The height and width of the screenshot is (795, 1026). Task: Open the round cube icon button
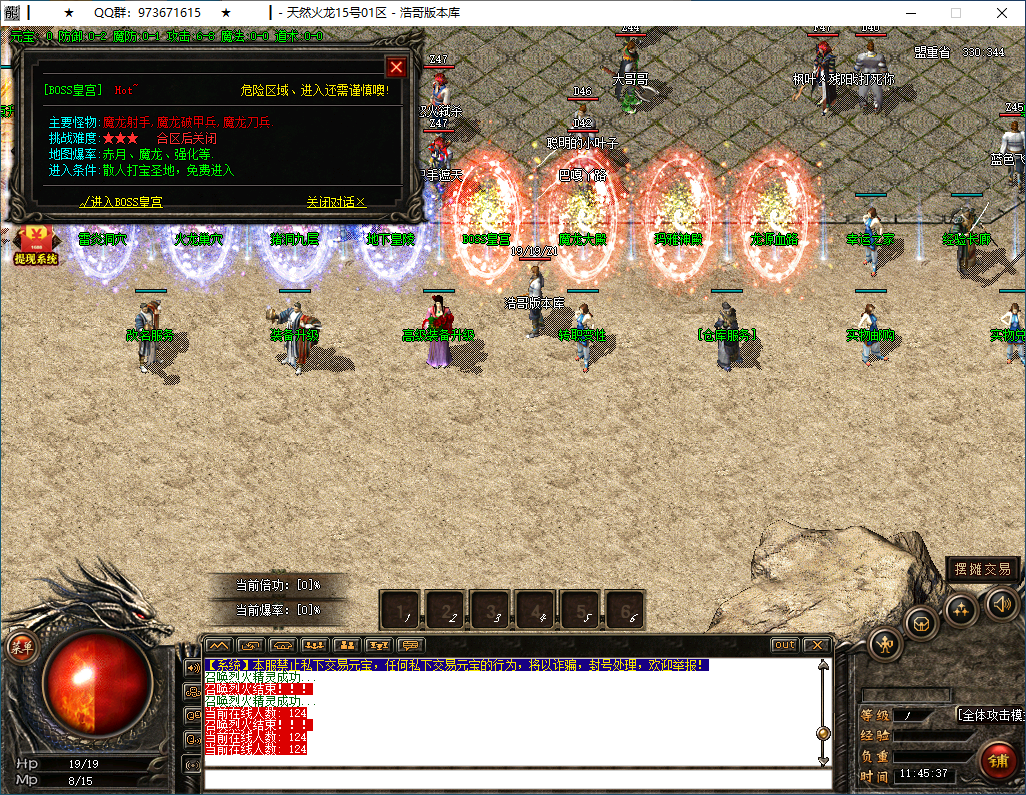tap(921, 623)
